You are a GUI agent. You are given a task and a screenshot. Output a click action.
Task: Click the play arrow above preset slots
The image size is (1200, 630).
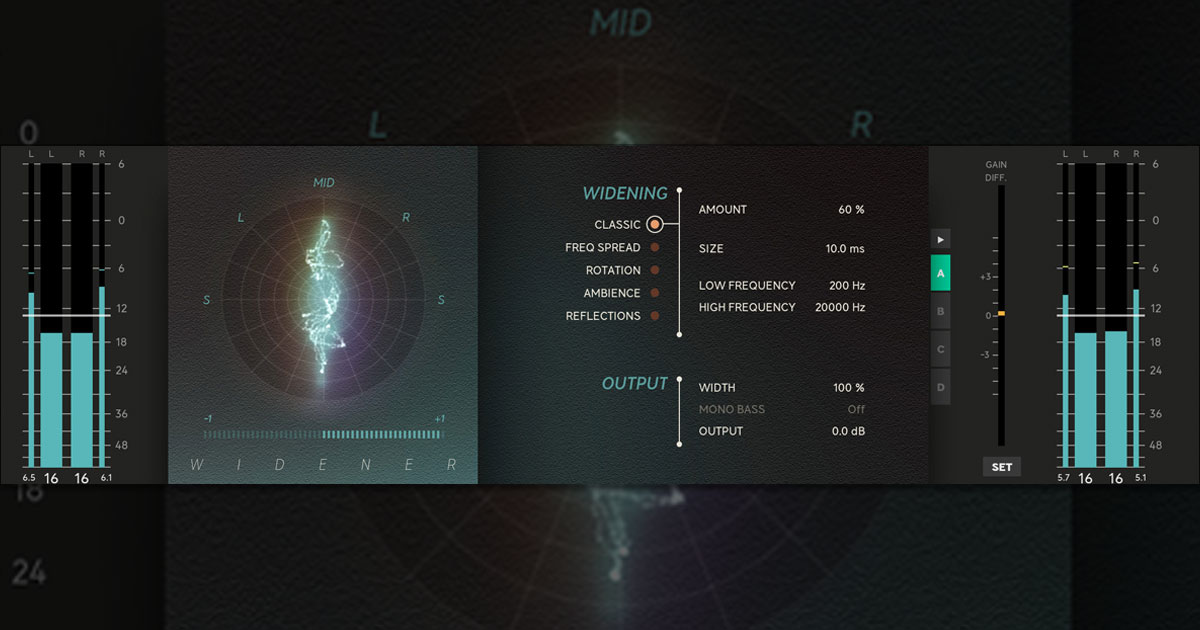click(941, 239)
